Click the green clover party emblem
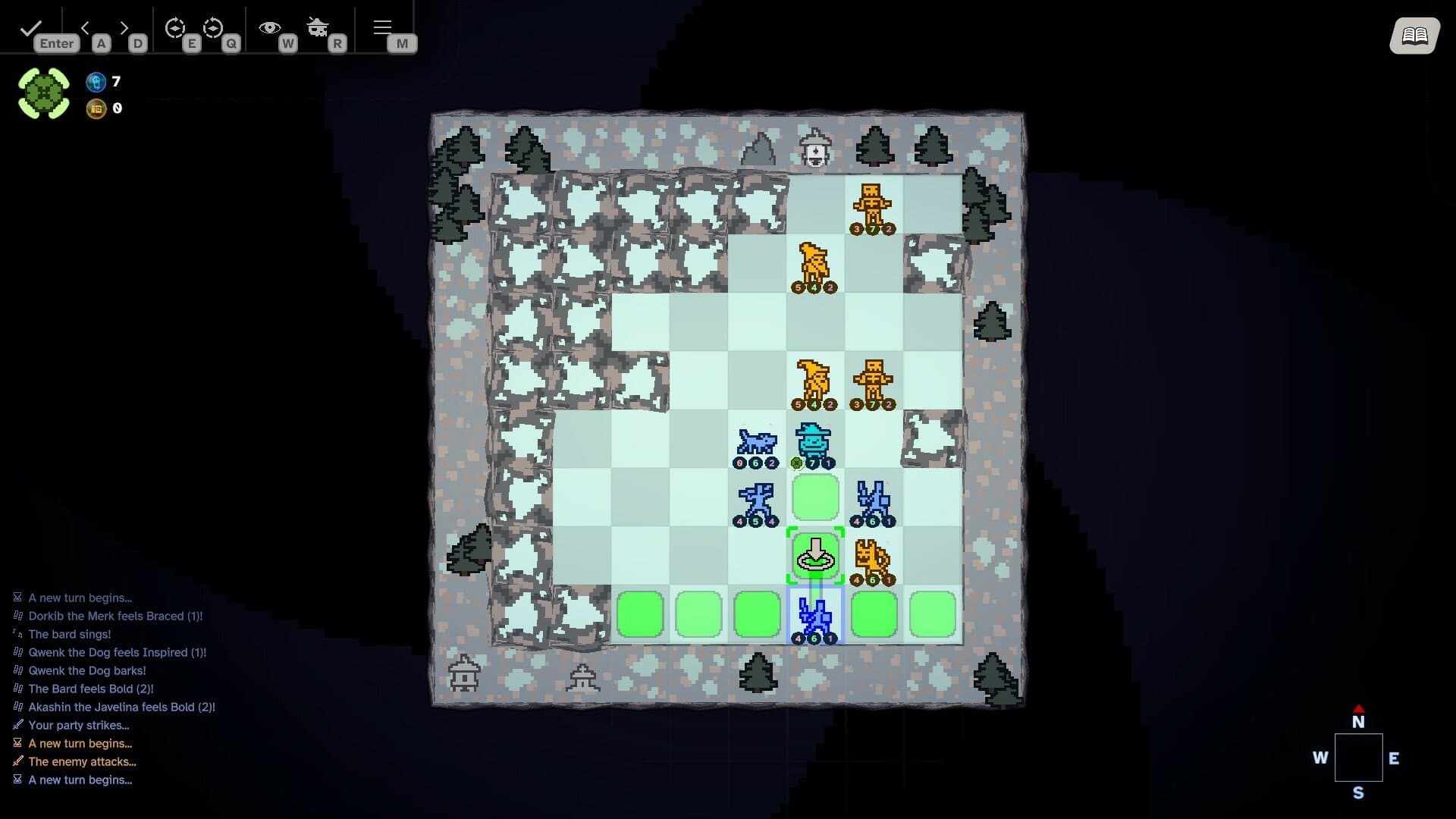Image resolution: width=1456 pixels, height=819 pixels. point(43,92)
